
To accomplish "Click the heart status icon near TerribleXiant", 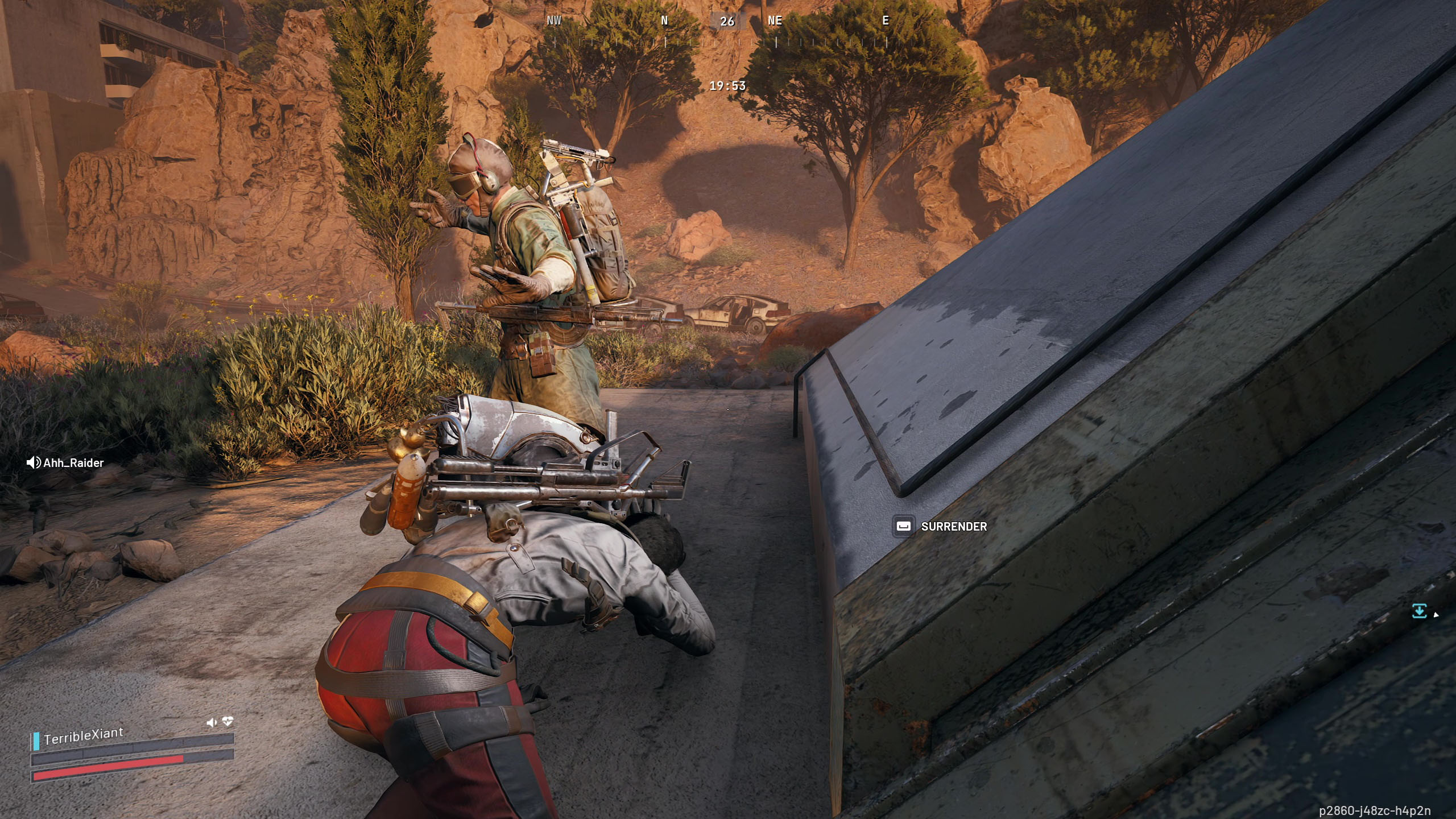I will tap(228, 721).
